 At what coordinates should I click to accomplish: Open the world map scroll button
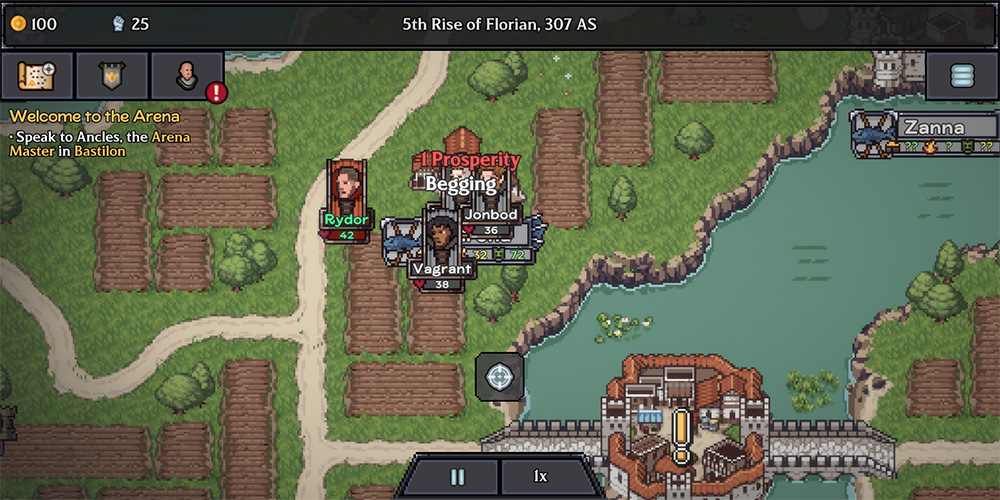pos(37,76)
